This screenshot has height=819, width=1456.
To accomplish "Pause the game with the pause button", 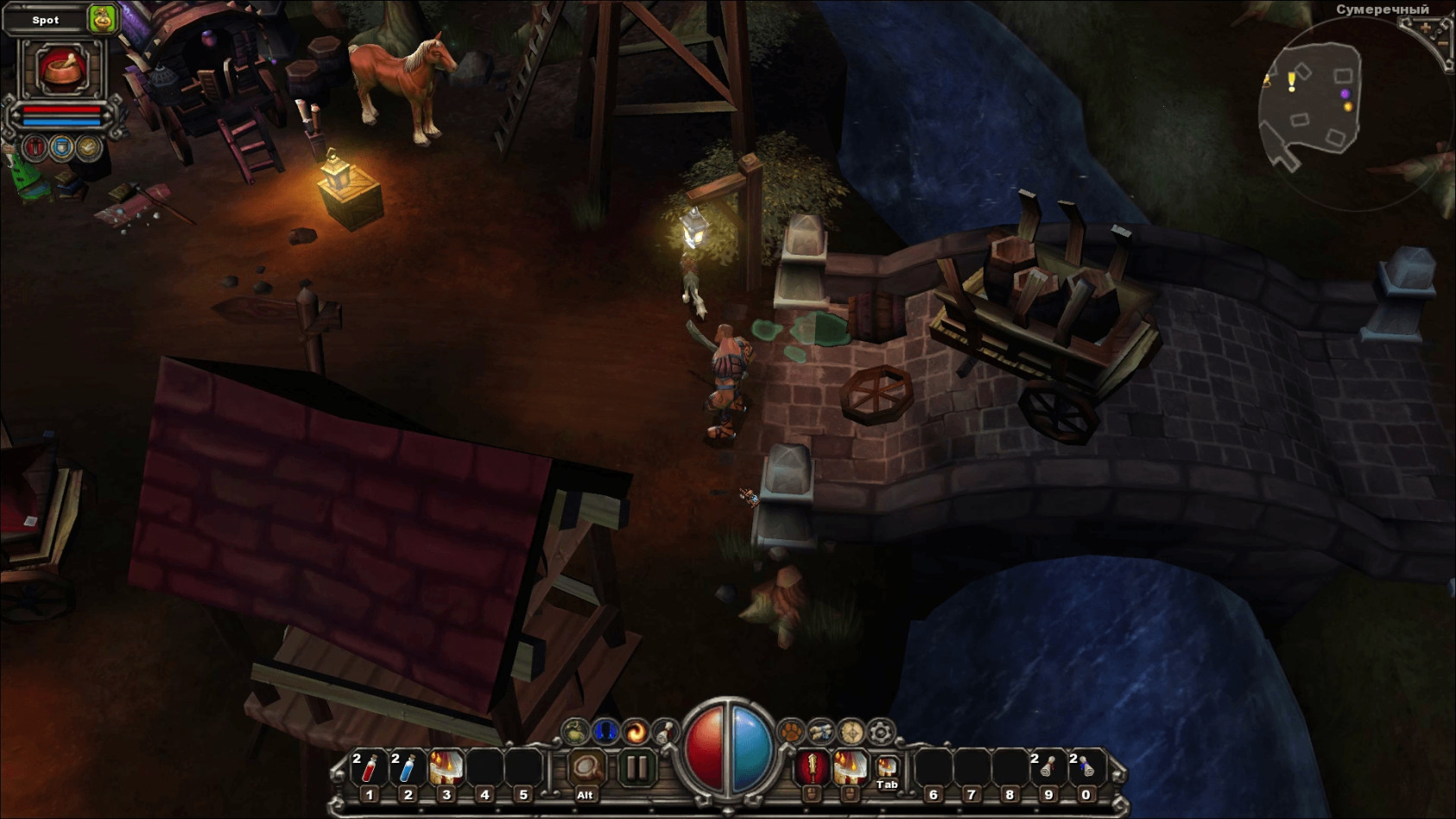I will (636, 767).
